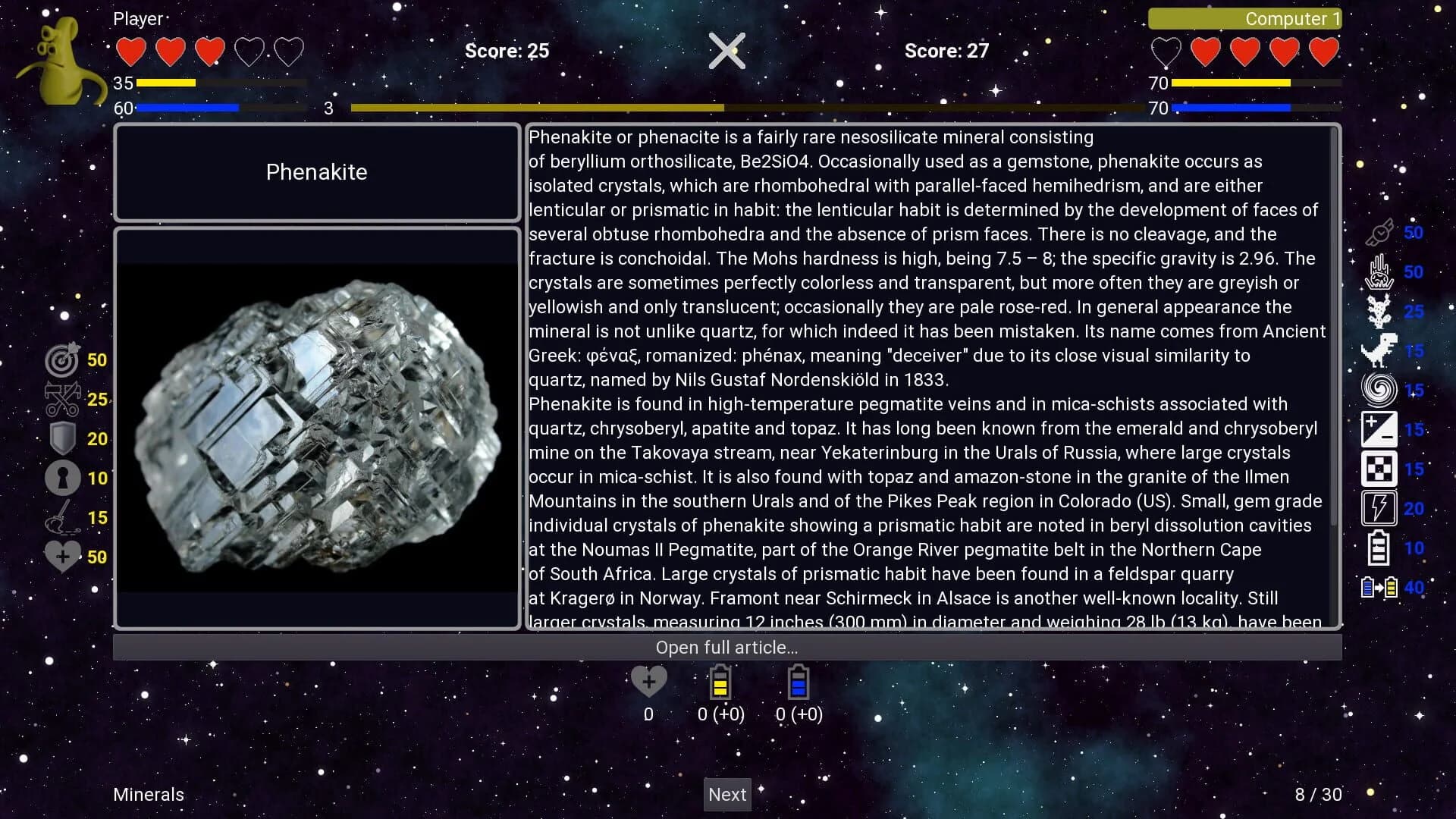Select the winged clock ability
The image size is (1456, 819).
(x=1379, y=233)
